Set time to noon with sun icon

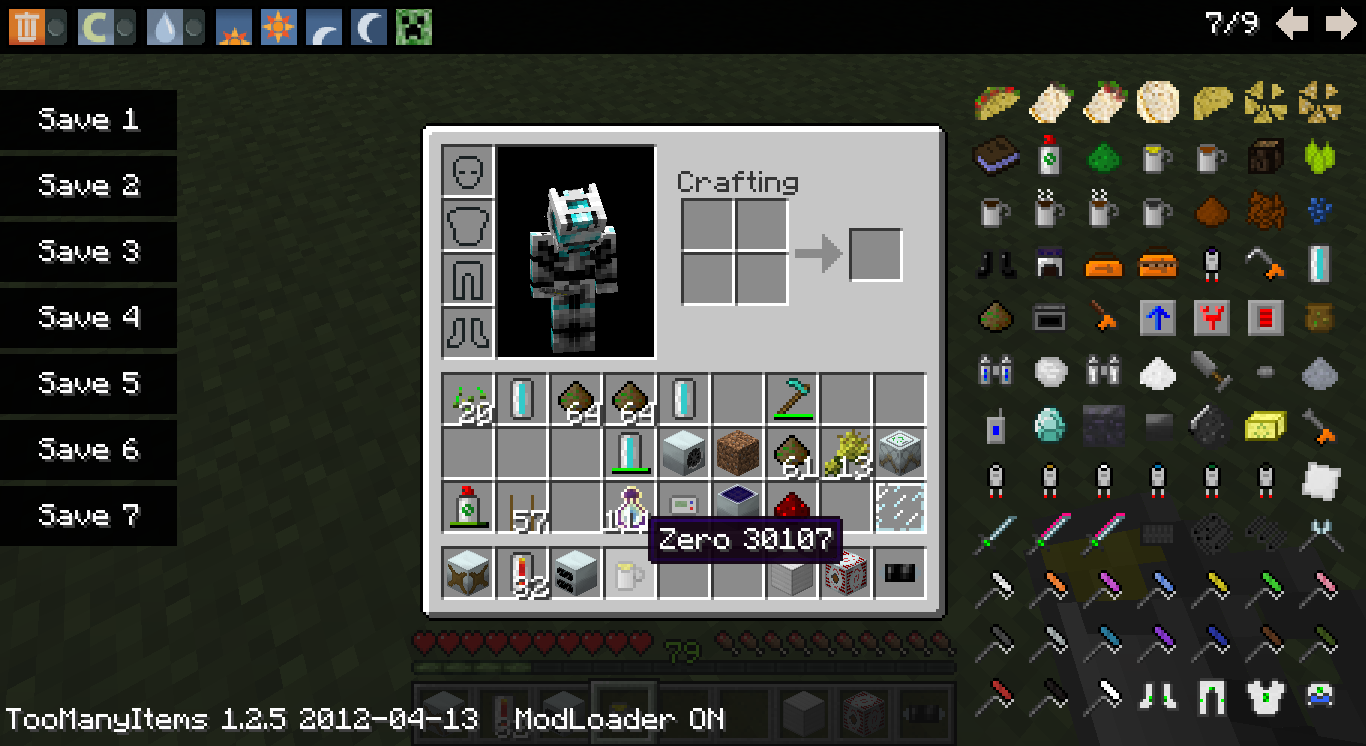point(278,27)
